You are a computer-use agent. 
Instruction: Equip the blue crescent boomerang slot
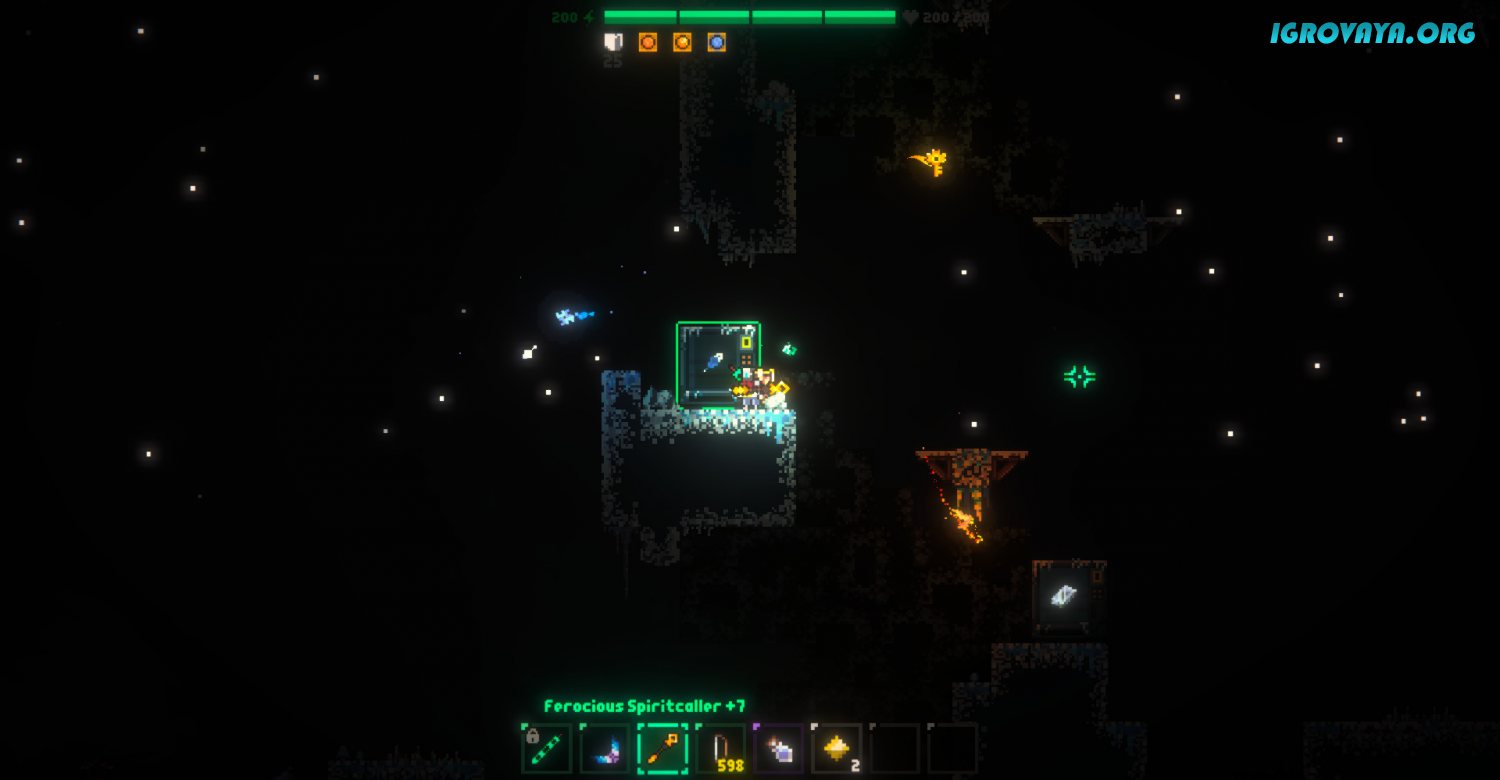click(x=605, y=749)
